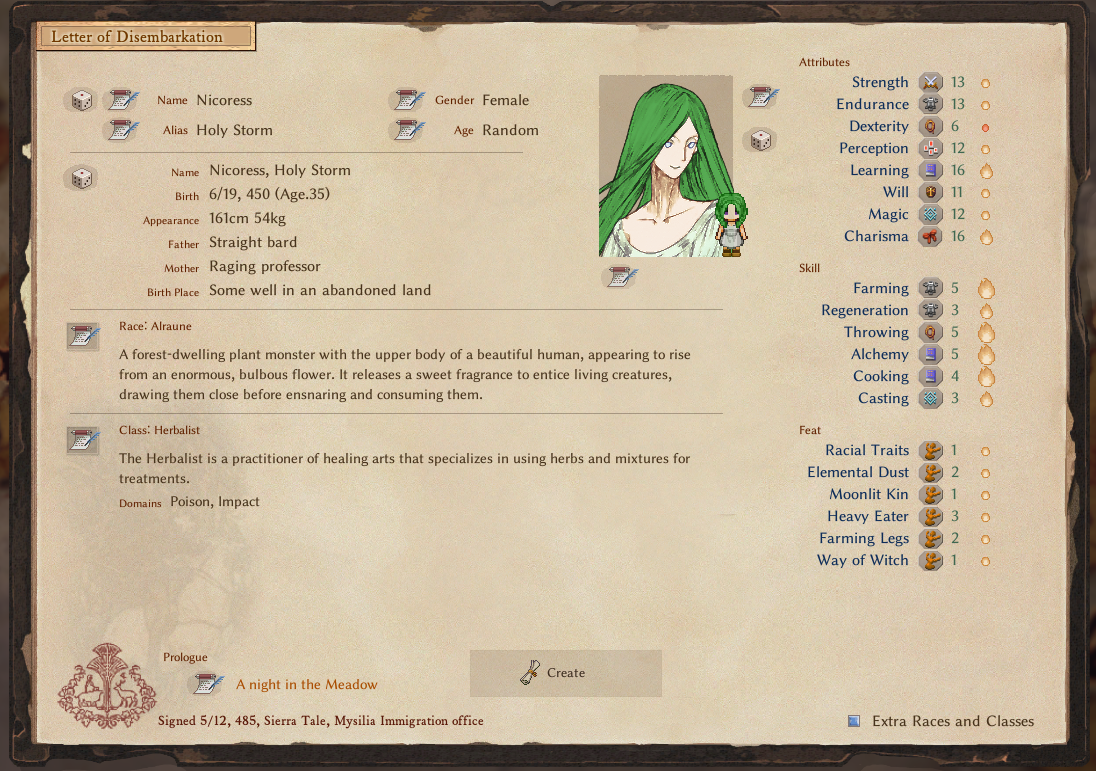1096x771 pixels.
Task: Select the Strength attribute row
Action: (x=880, y=83)
